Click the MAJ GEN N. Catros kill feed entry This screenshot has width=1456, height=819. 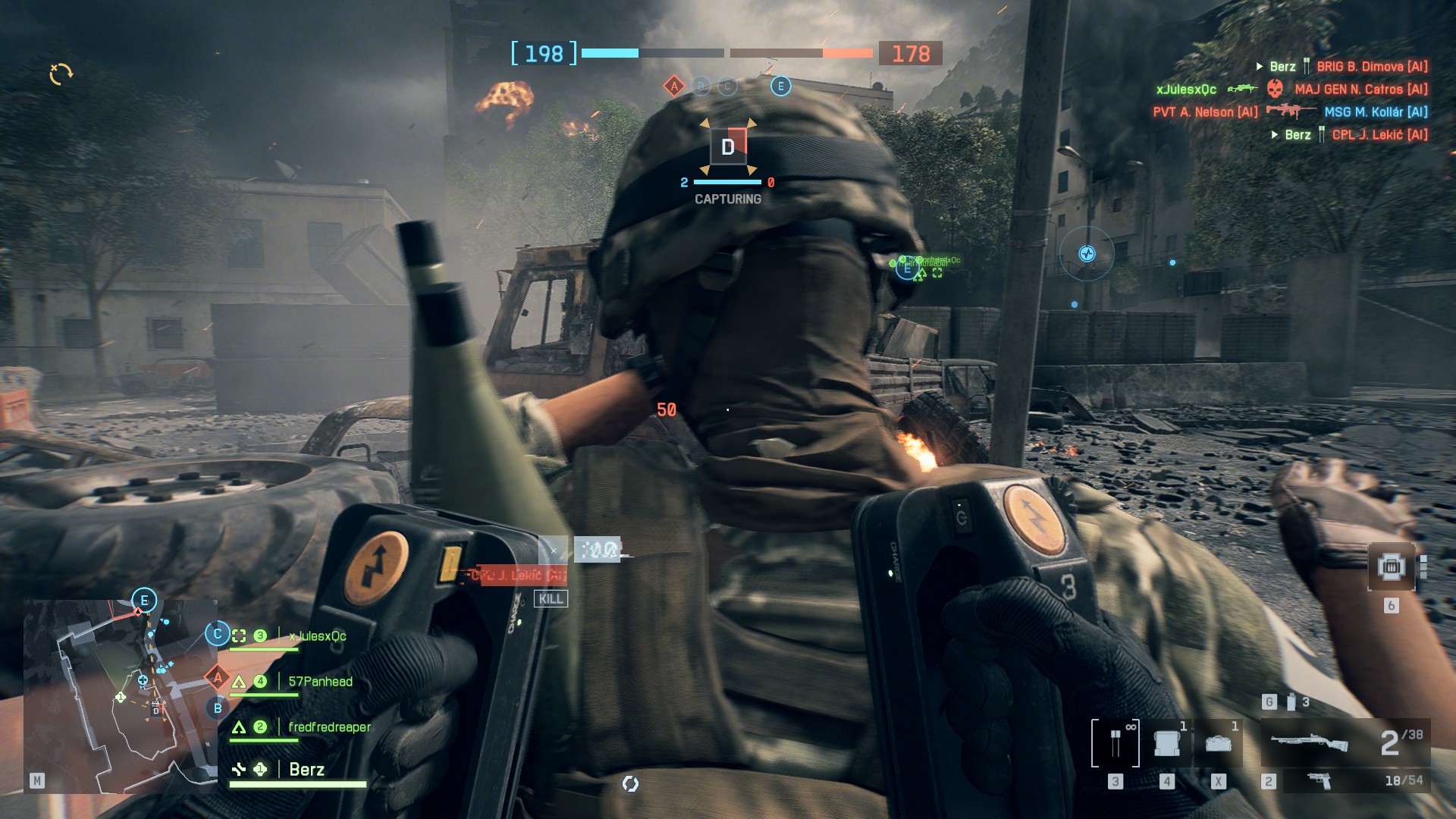coord(1360,89)
